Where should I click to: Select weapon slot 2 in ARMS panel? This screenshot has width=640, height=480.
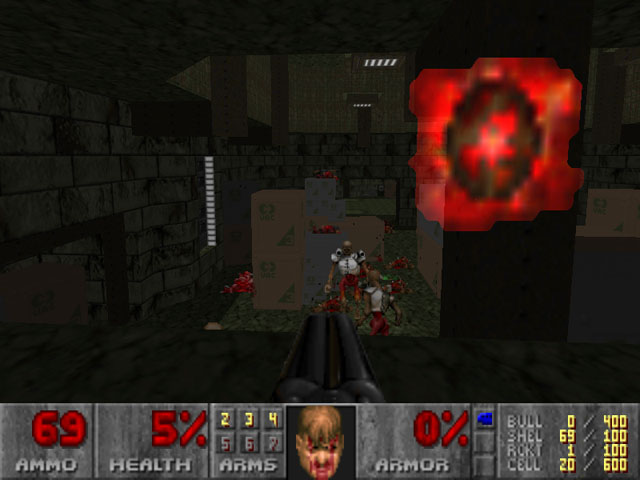point(225,420)
